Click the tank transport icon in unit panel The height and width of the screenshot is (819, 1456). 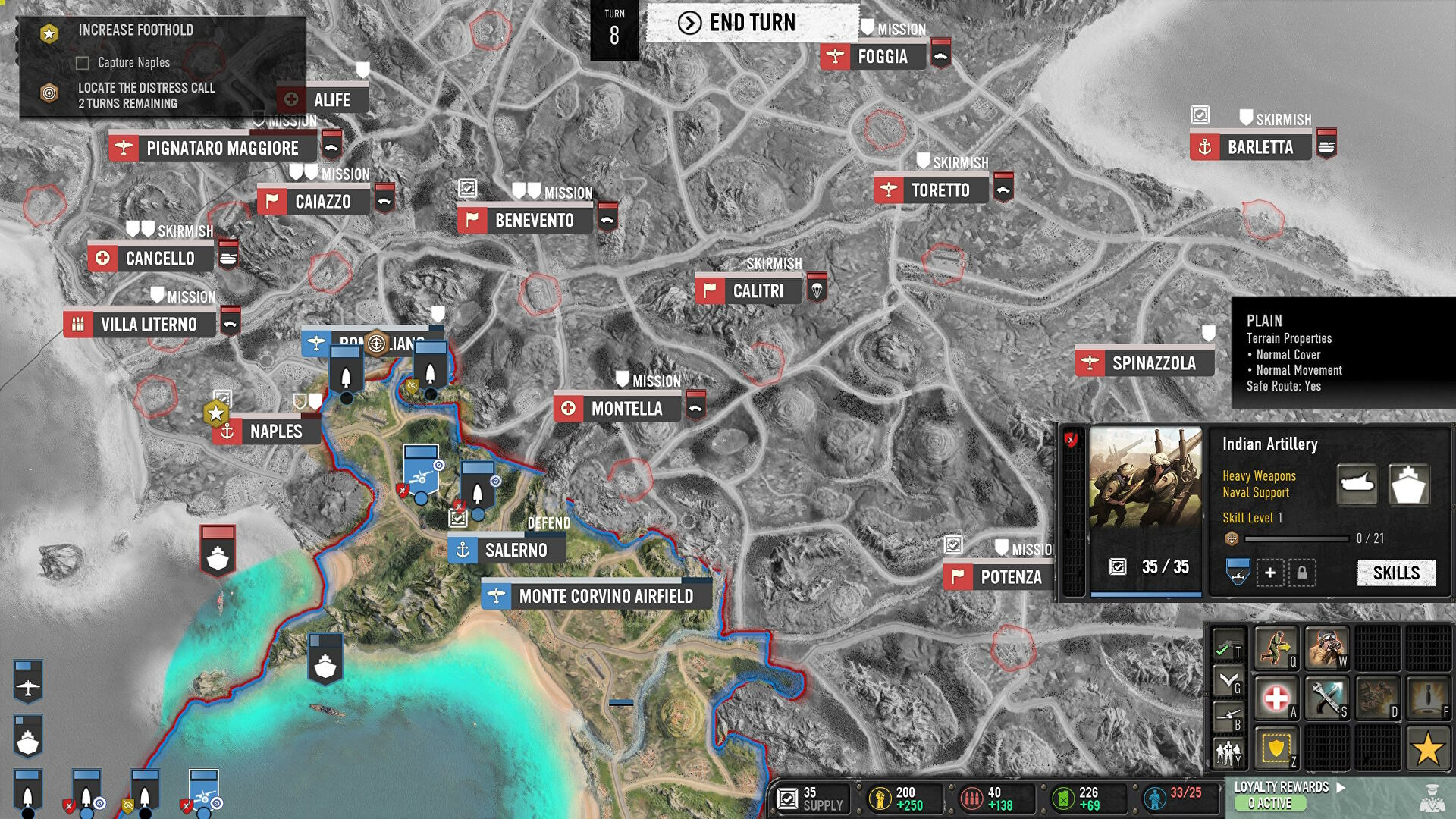1357,485
